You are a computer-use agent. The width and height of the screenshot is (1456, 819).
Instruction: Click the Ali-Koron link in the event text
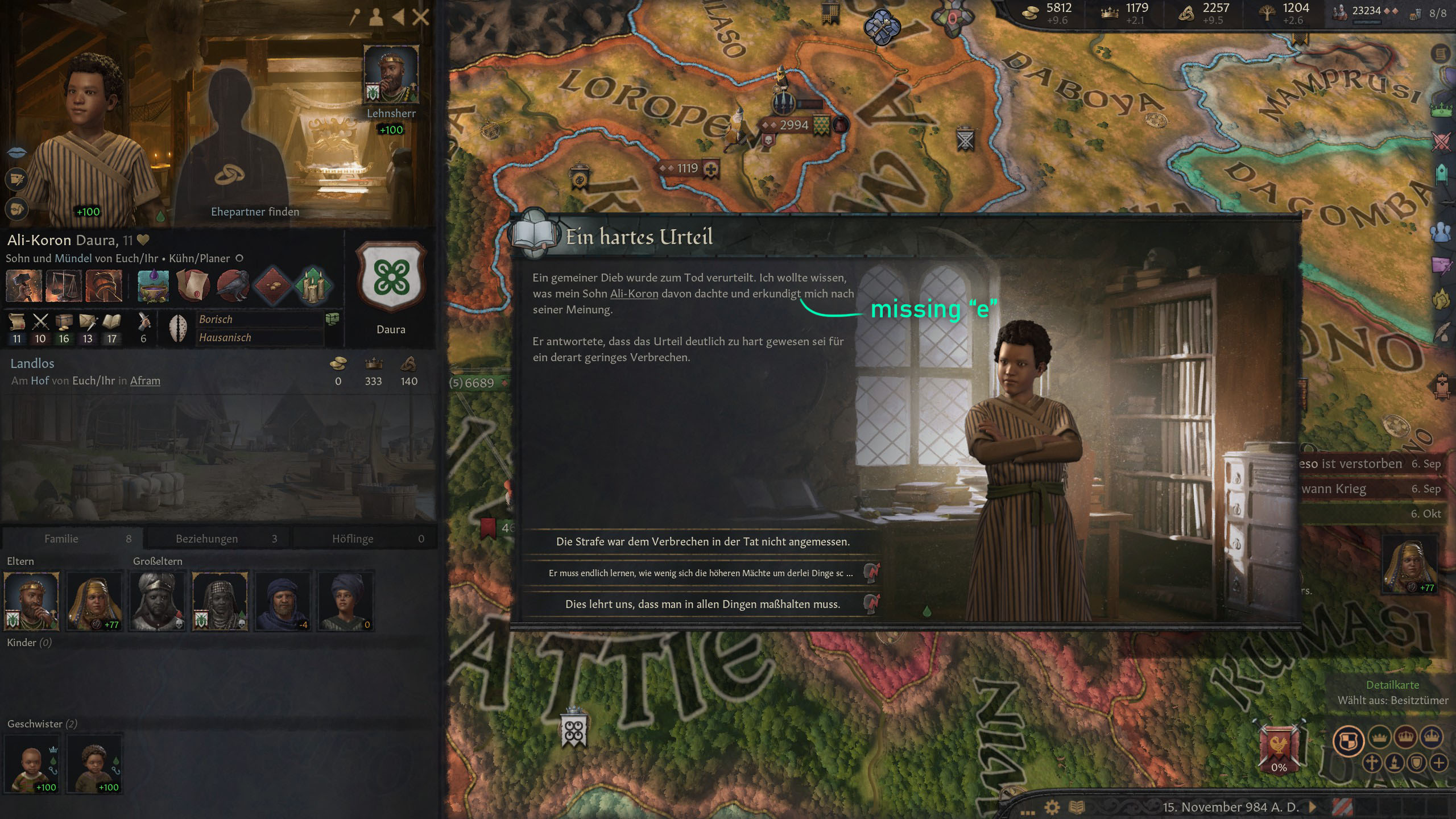click(634, 293)
